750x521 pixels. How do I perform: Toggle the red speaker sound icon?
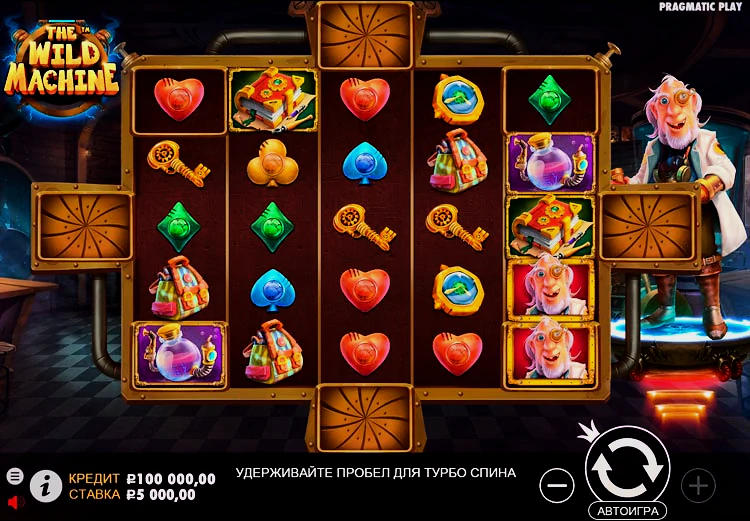15,500
